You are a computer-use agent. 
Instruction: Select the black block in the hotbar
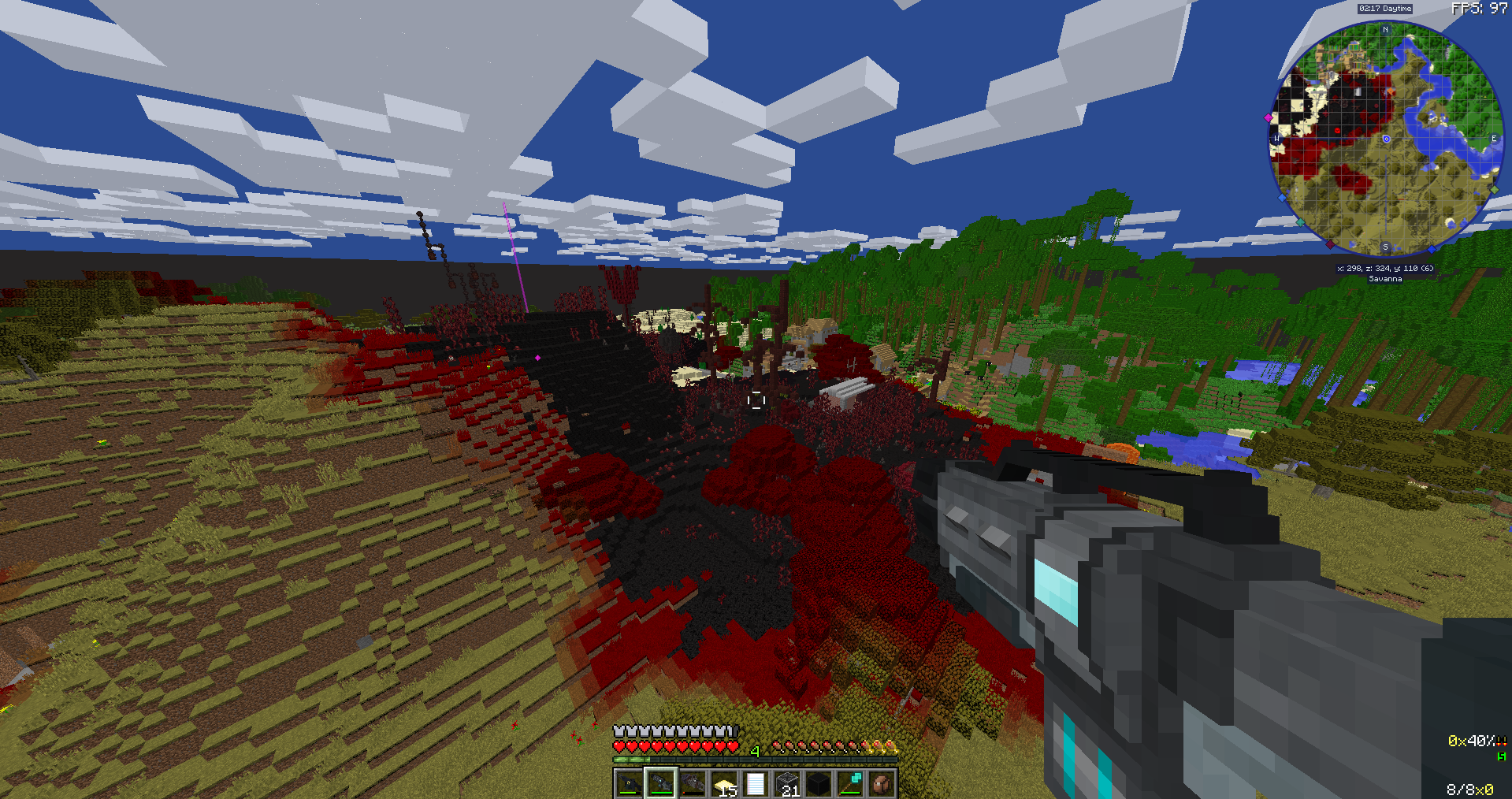click(819, 782)
